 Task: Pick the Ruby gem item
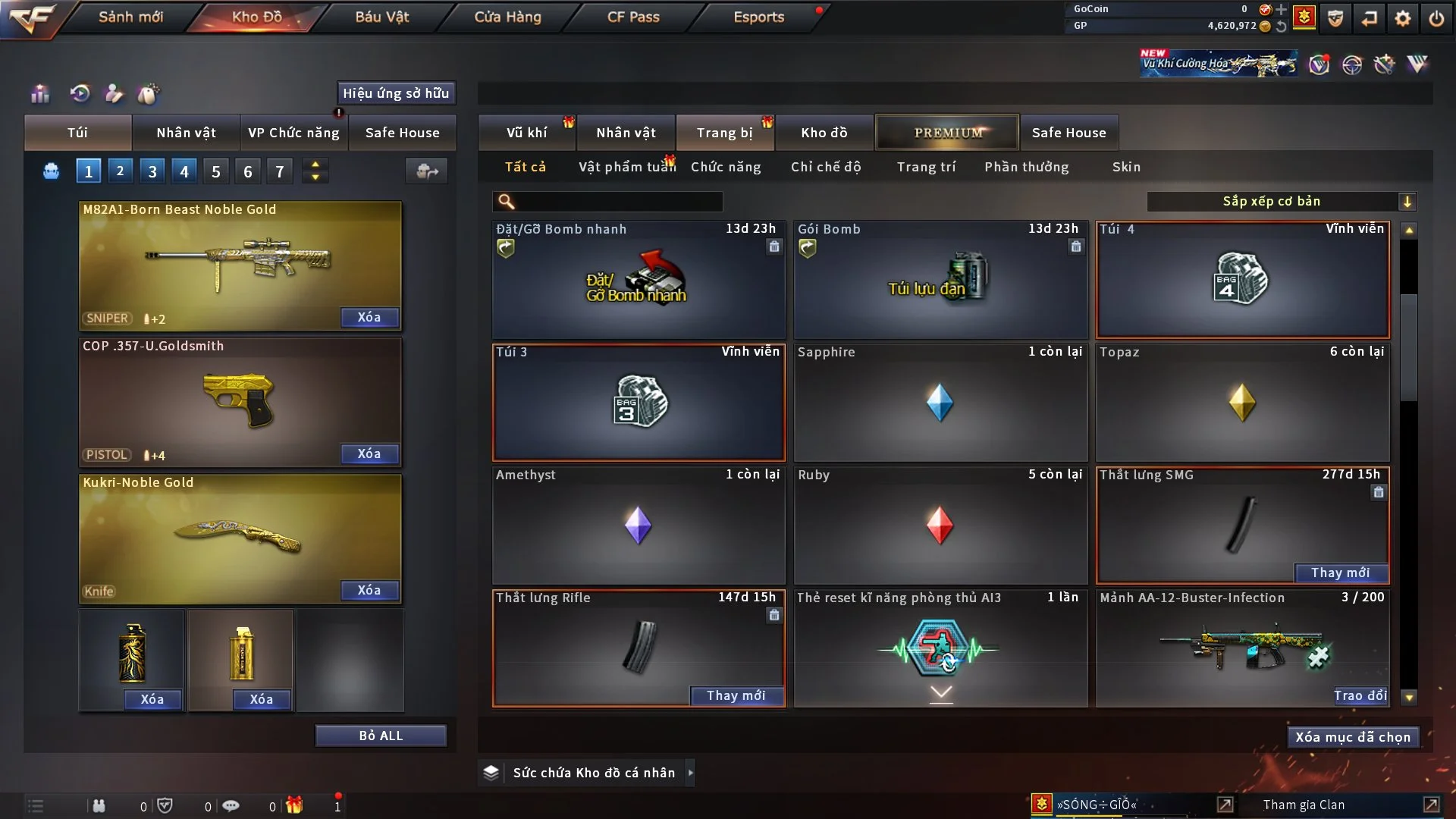tap(940, 526)
